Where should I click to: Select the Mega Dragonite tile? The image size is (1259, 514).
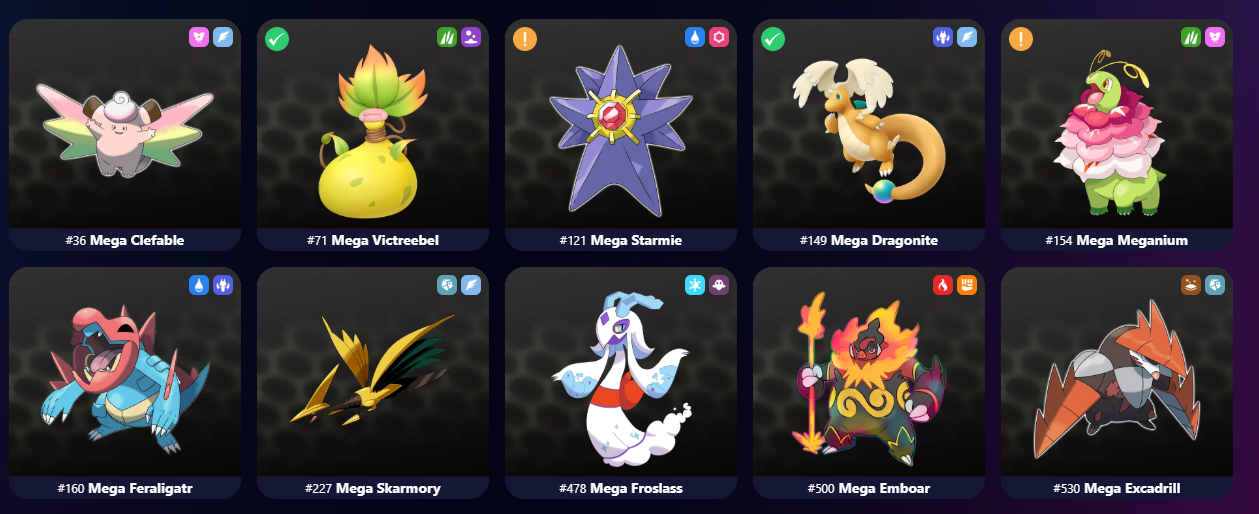click(x=868, y=130)
